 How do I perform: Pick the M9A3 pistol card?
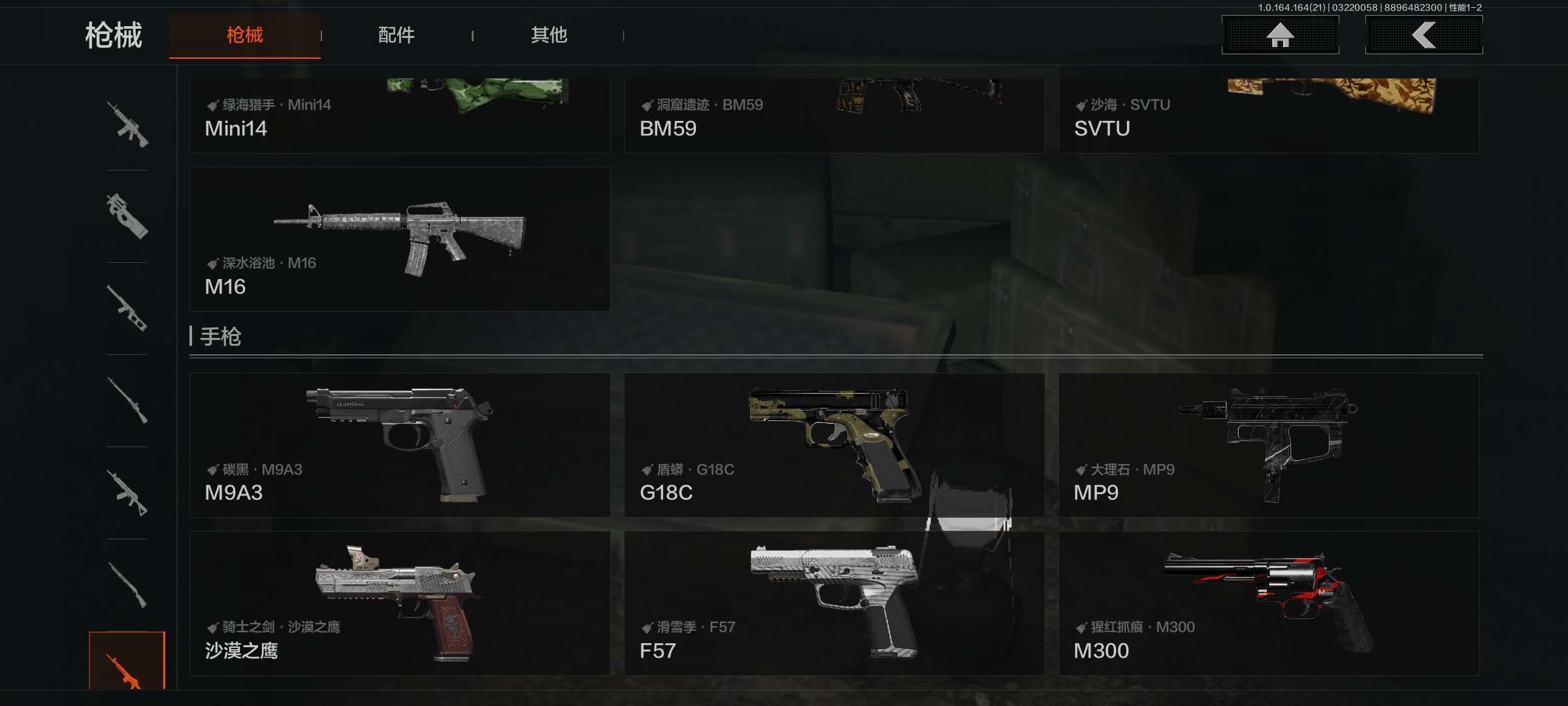click(400, 445)
